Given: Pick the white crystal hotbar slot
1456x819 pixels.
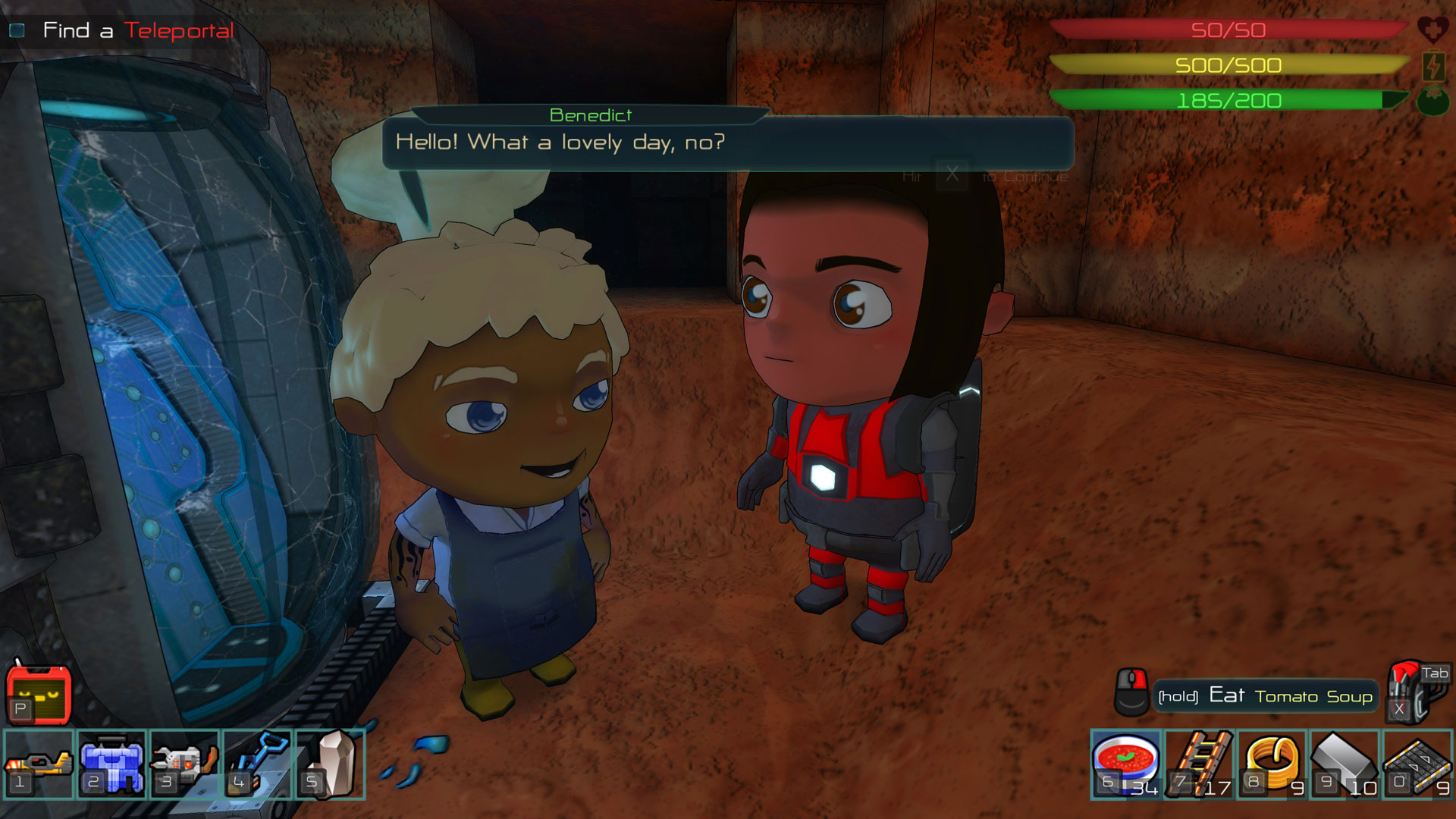Looking at the screenshot, I should tap(331, 764).
